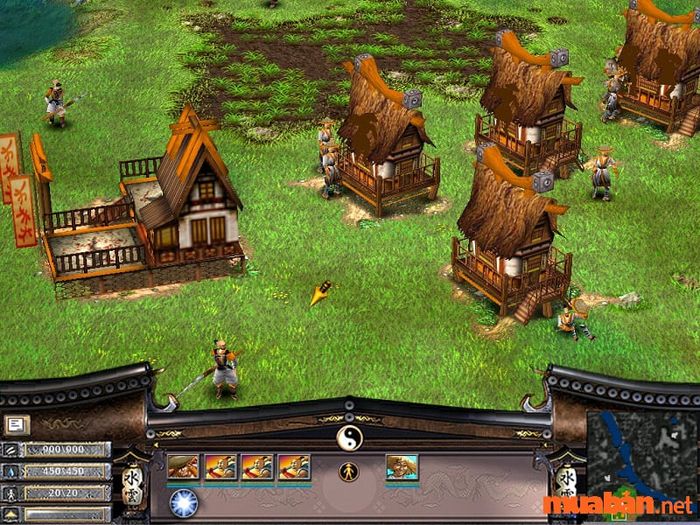Select the straw-hat portrait beside the three soldiers
Image resolution: width=700 pixels, height=525 pixels.
tap(182, 467)
